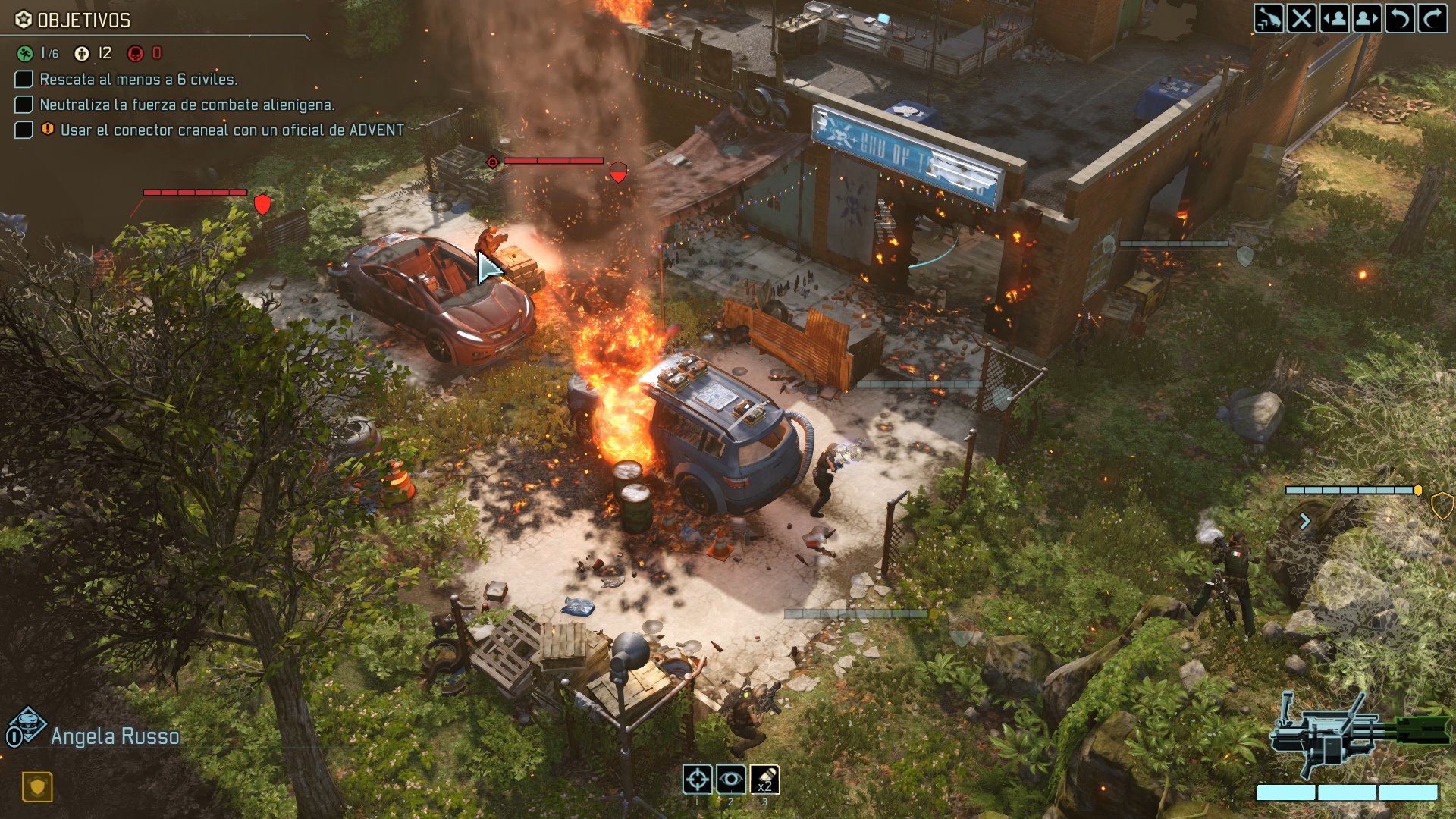Select the next soldier
Screen dimensions: 1456x819
(x=1367, y=18)
